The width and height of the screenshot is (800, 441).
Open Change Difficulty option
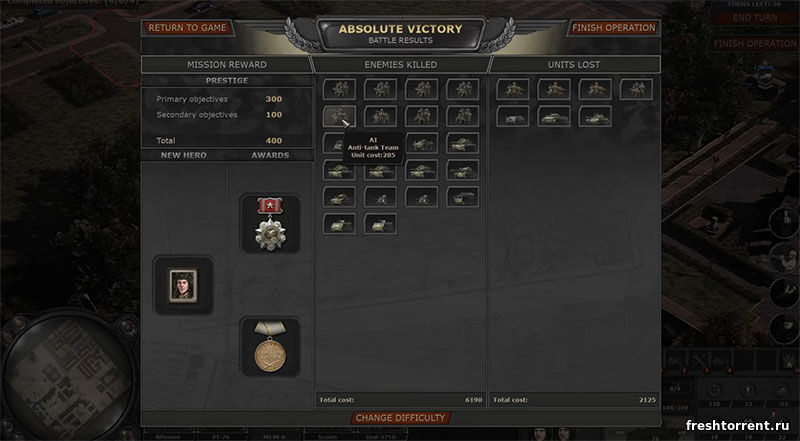click(399, 418)
